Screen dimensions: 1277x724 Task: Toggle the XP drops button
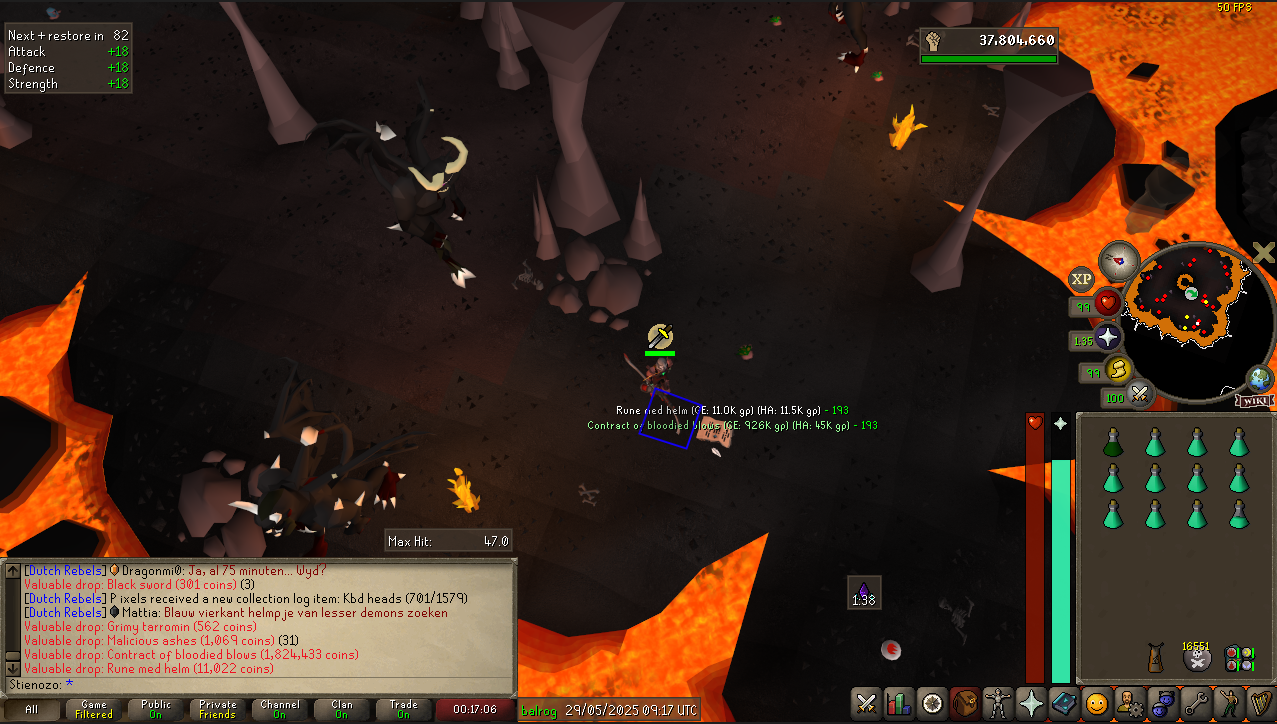1081,279
